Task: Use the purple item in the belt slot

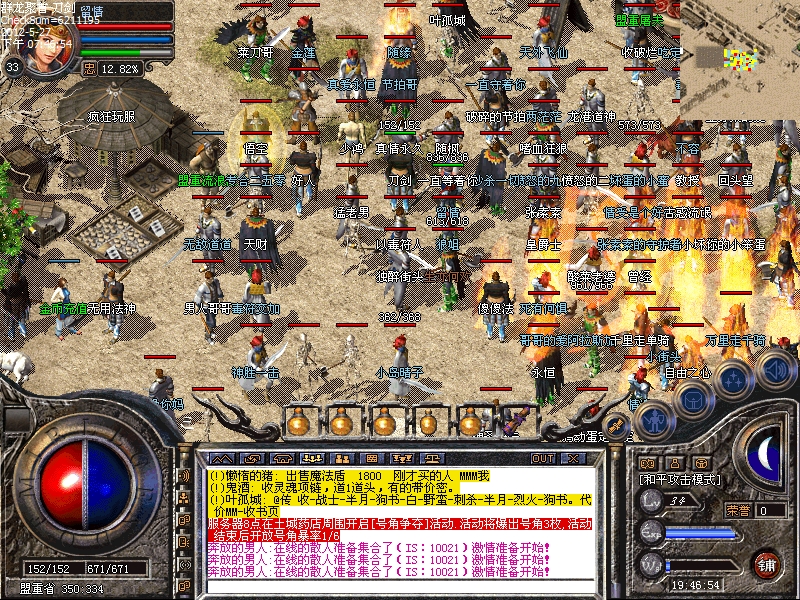Action: click(518, 421)
